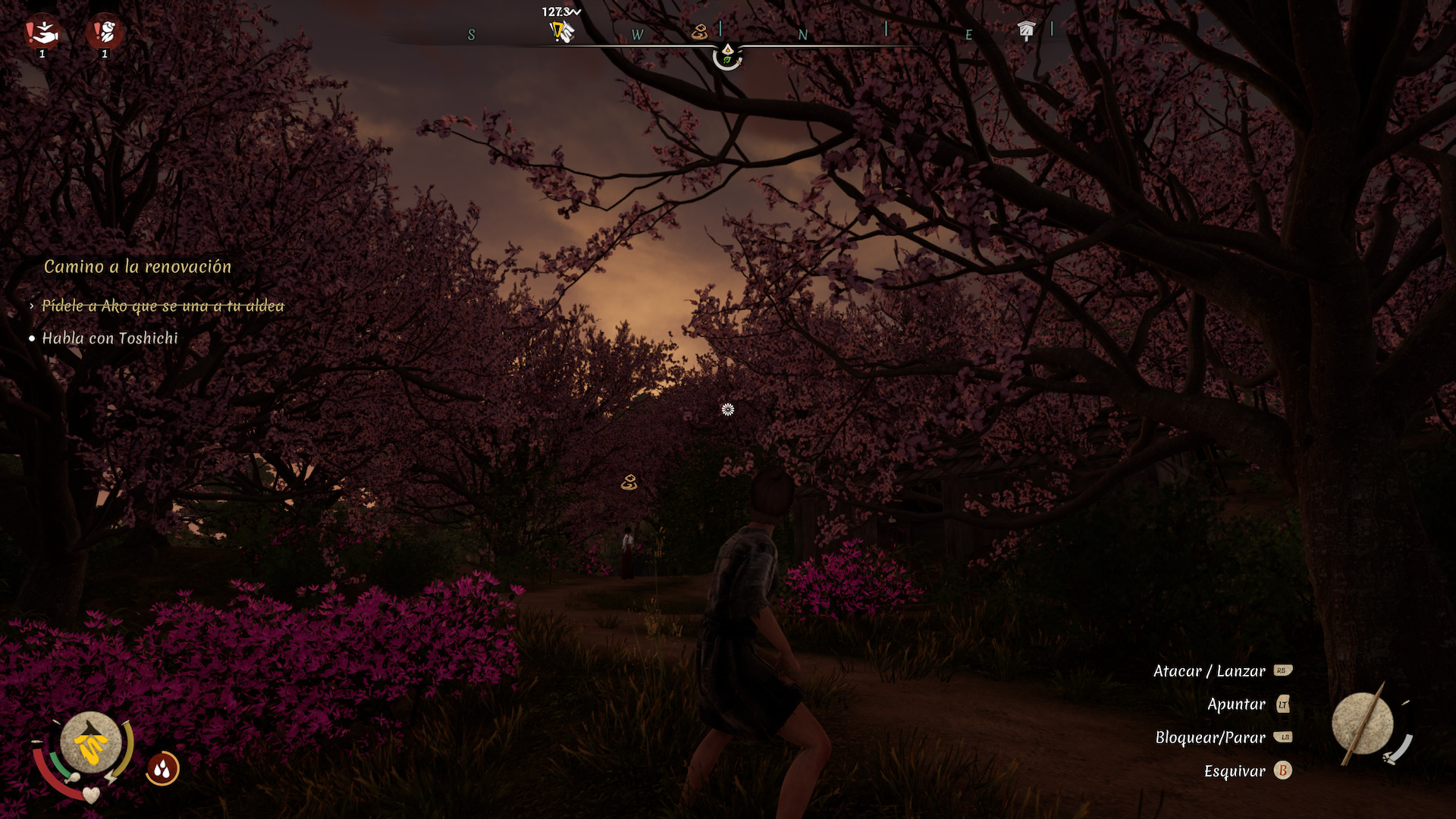The width and height of the screenshot is (1456, 819).
Task: Open the villager alert notification icon
Action: click(x=105, y=33)
